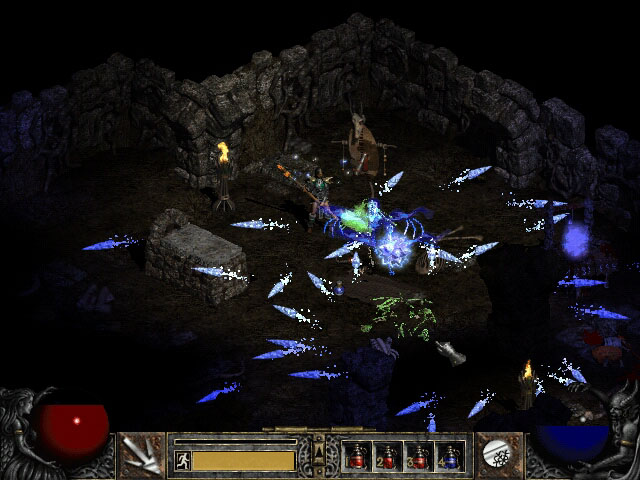
Task: Use the blue mana potion in belt slot 4
Action: coord(450,456)
